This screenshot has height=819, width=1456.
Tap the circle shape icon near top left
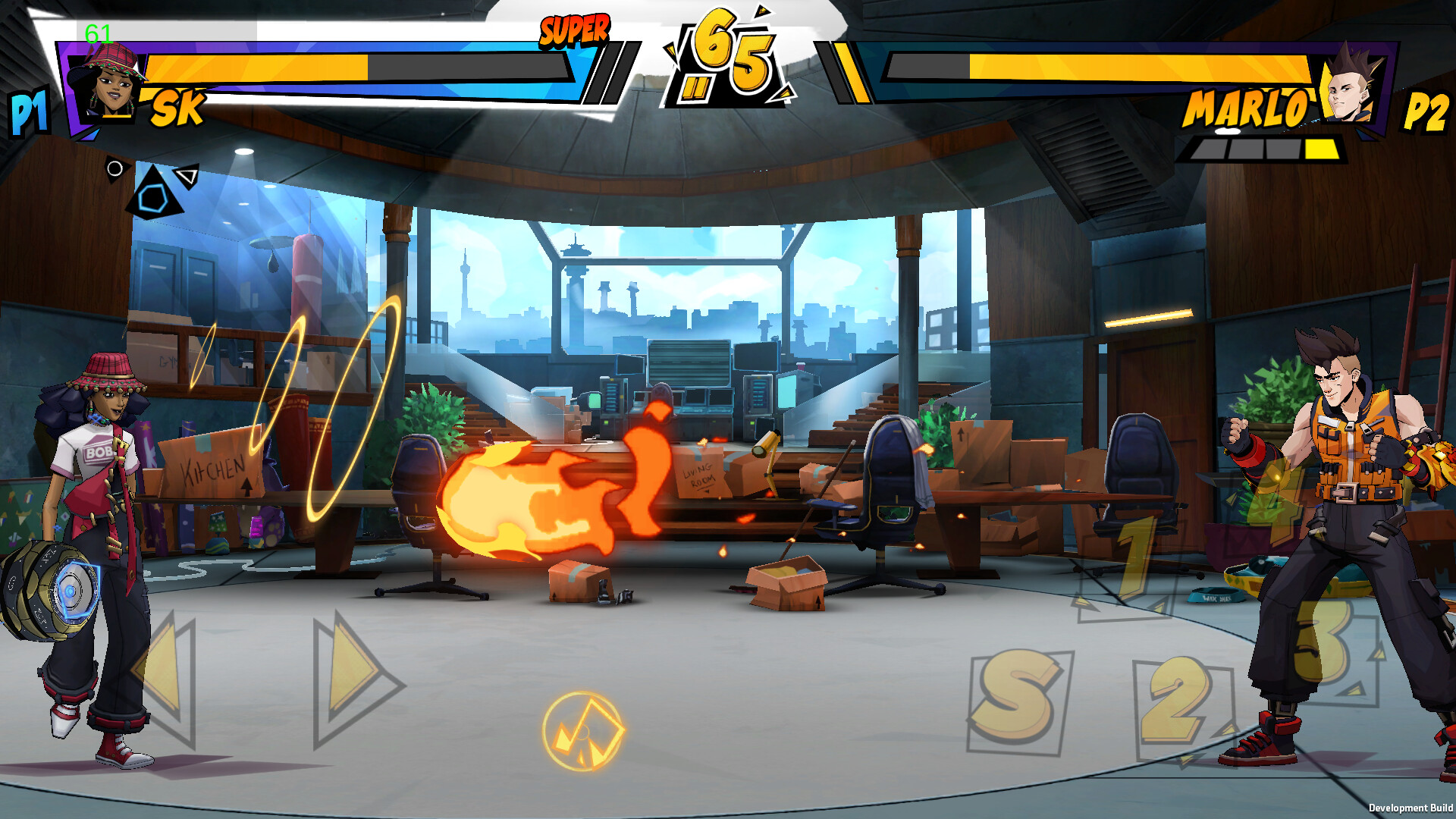pyautogui.click(x=115, y=170)
